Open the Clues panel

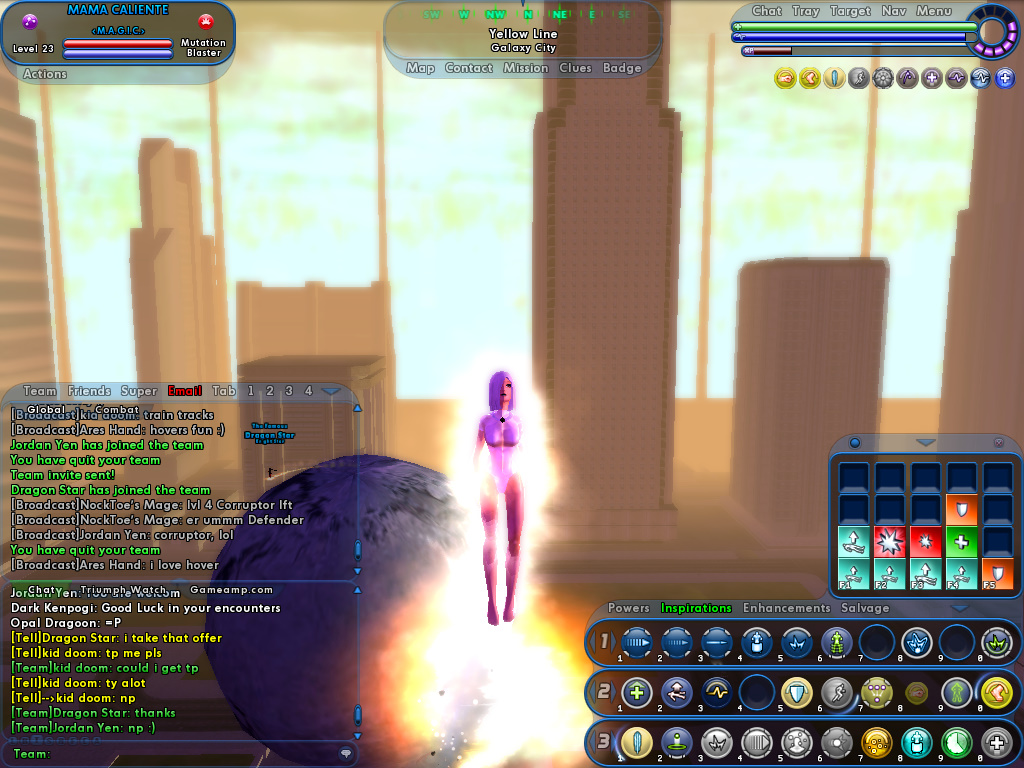click(x=575, y=68)
